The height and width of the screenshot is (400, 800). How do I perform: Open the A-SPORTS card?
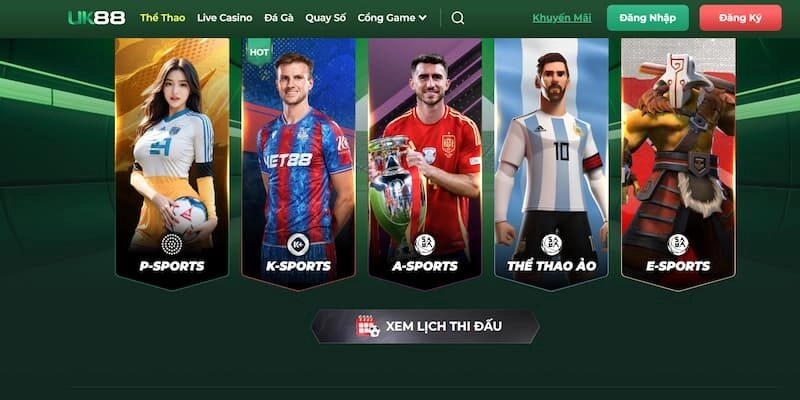[425, 160]
